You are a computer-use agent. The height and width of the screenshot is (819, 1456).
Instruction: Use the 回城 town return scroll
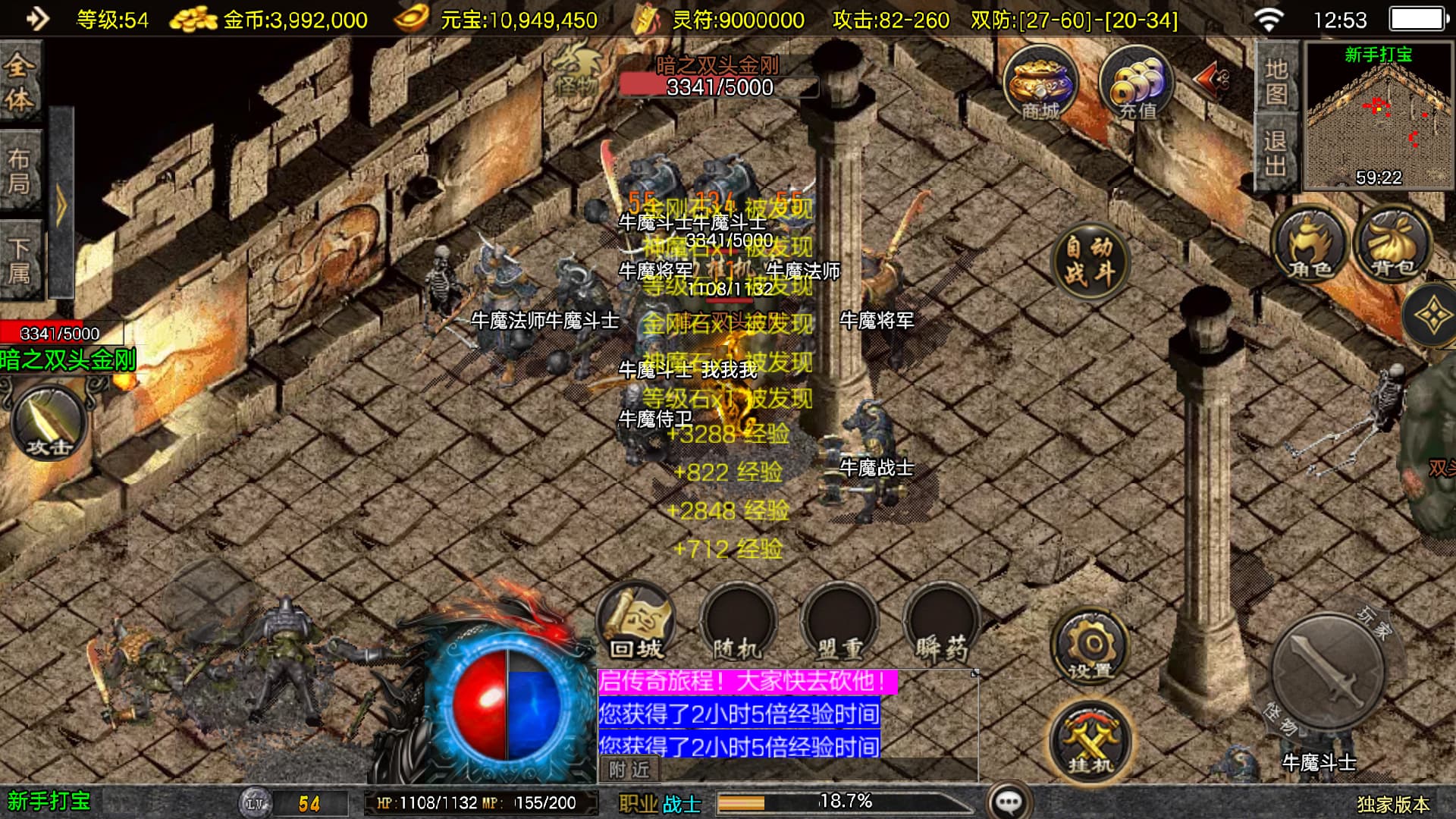635,623
